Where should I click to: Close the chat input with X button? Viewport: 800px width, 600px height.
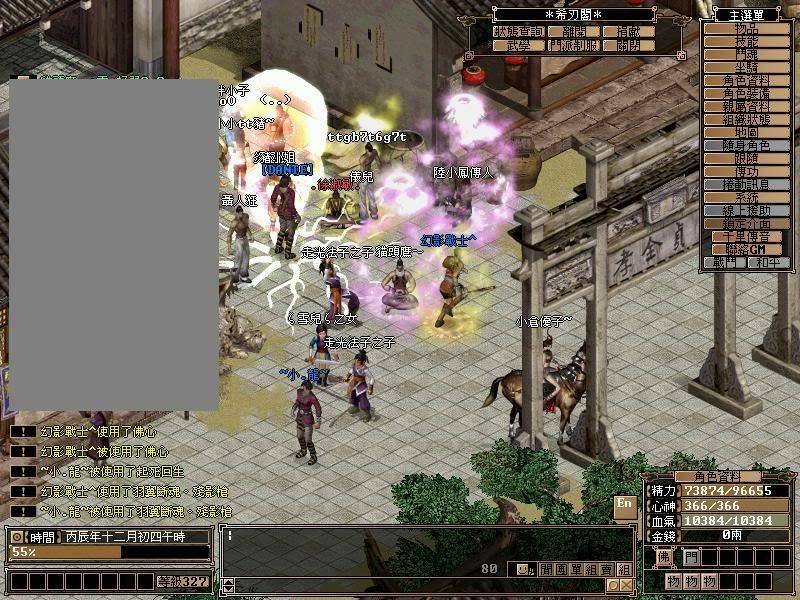pyautogui.click(x=626, y=585)
